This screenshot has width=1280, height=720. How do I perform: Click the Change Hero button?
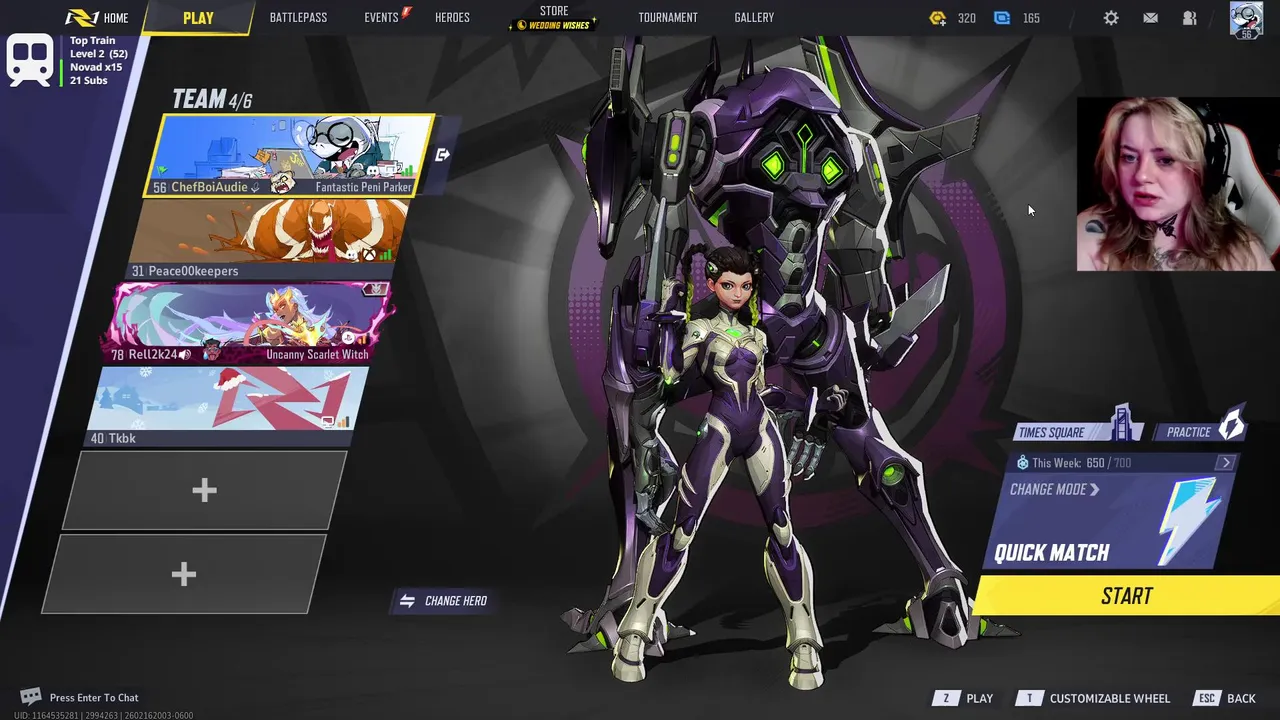click(x=444, y=601)
